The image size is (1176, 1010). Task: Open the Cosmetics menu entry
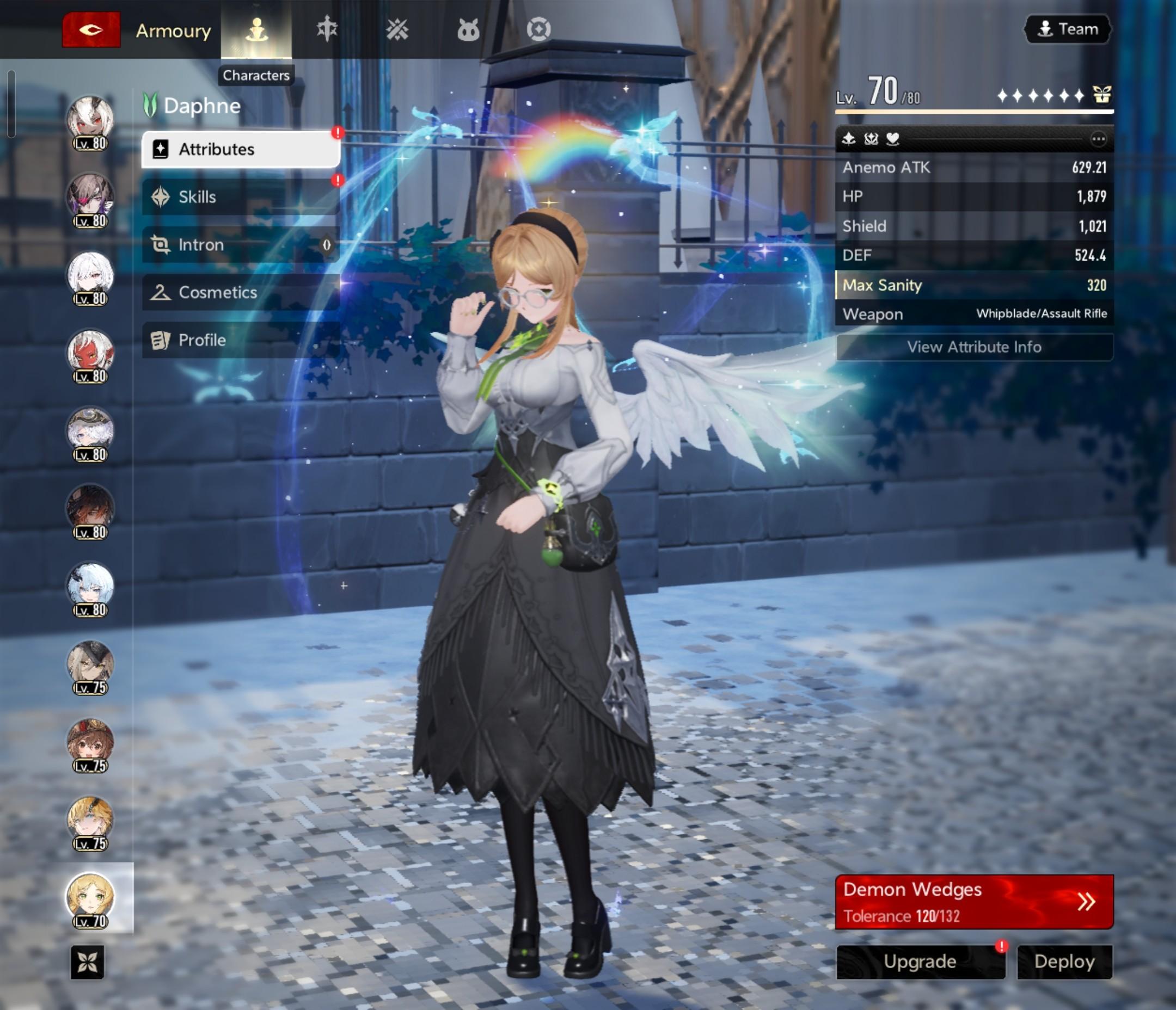tap(241, 292)
